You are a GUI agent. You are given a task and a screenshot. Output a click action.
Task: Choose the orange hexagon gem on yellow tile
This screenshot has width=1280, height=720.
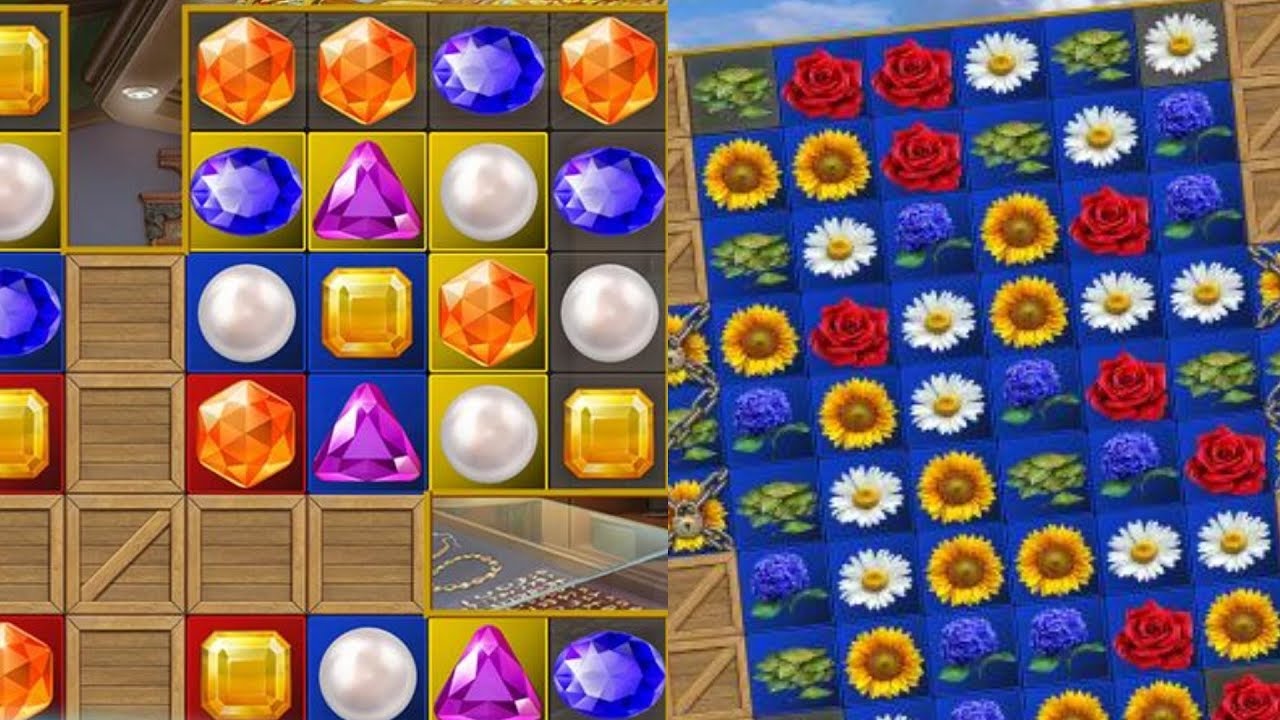click(488, 313)
